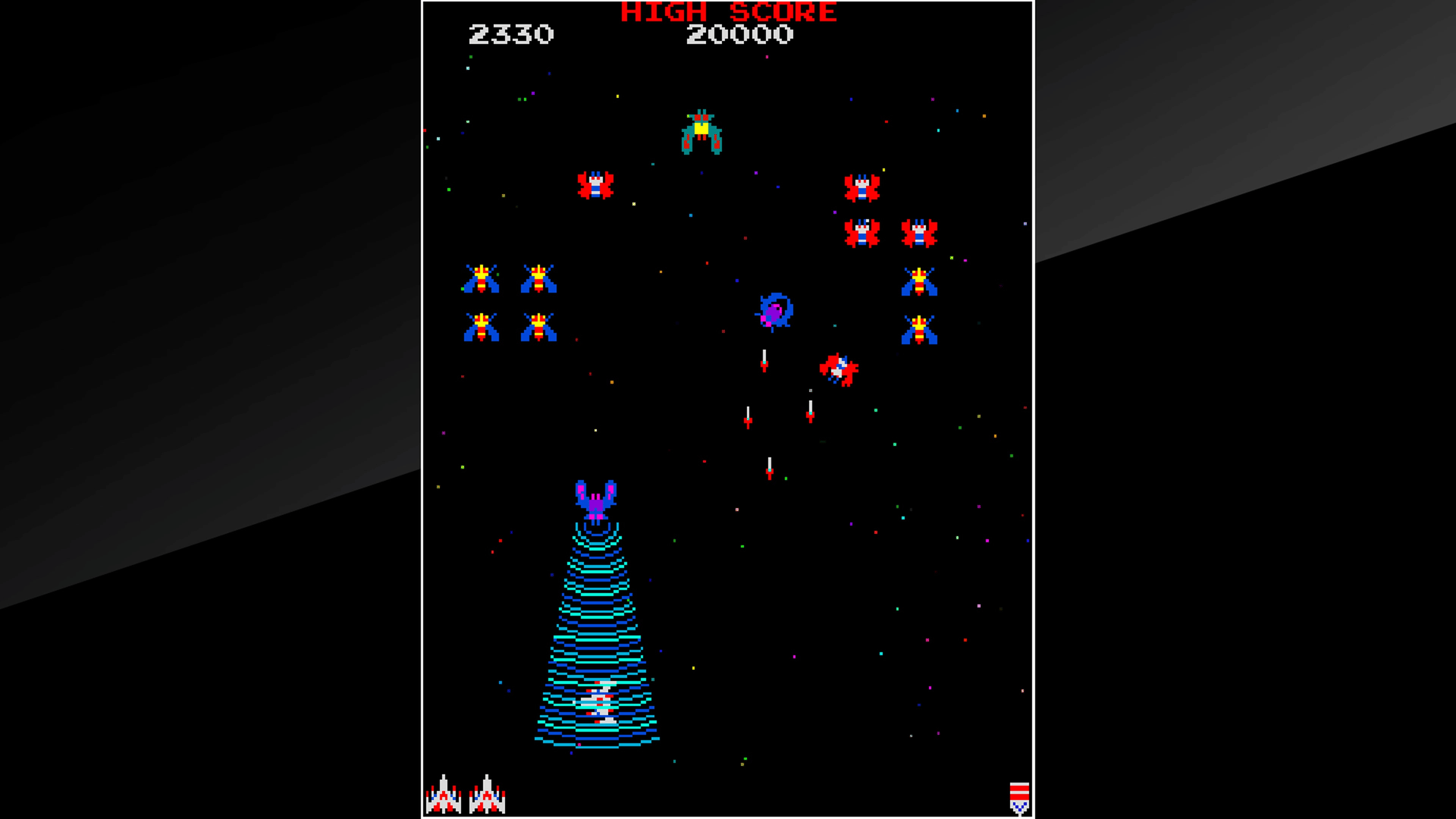Click the second reserve fighter ship bottom left

tap(486, 796)
